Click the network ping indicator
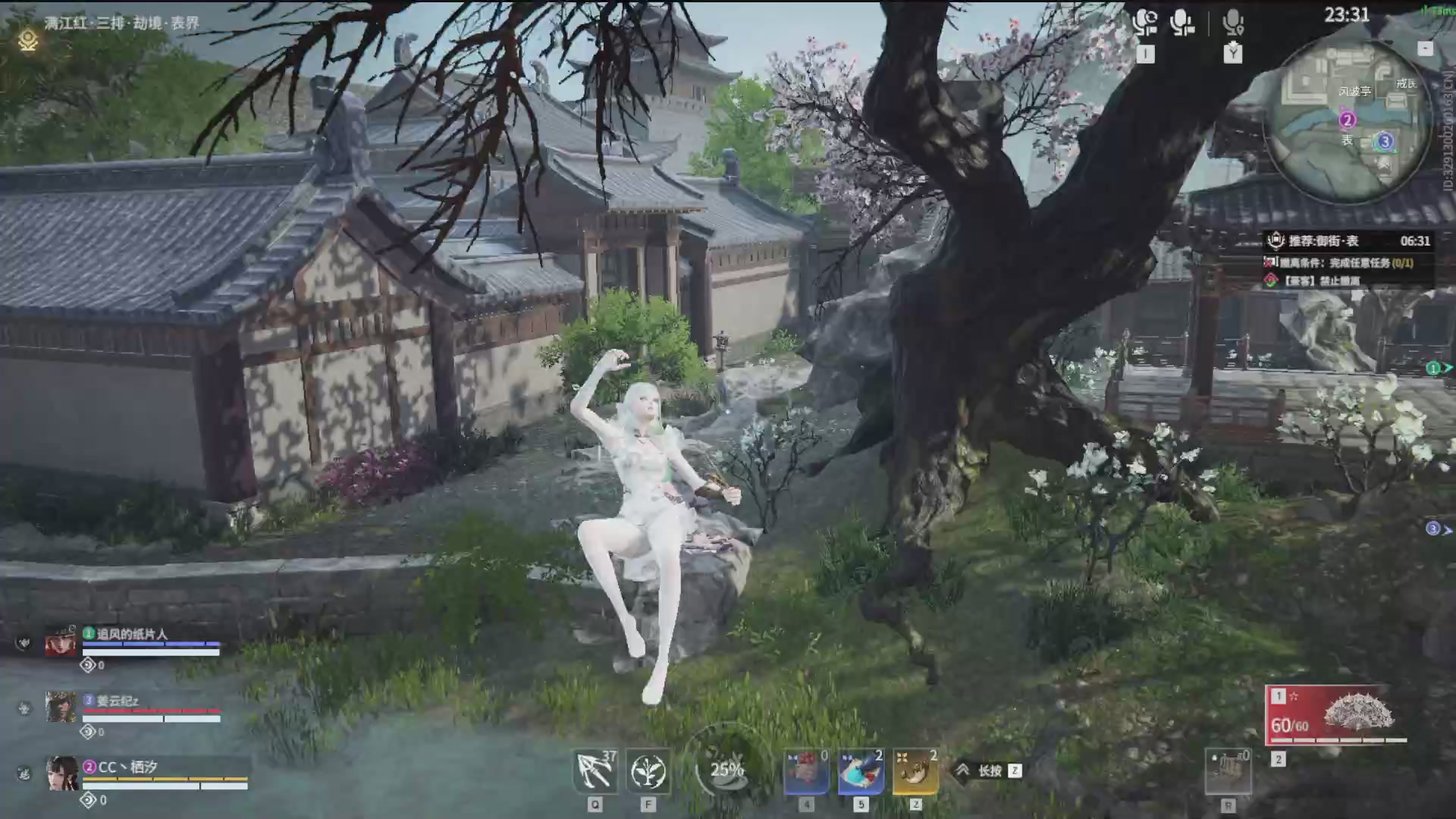The height and width of the screenshot is (819, 1456). [1432, 11]
